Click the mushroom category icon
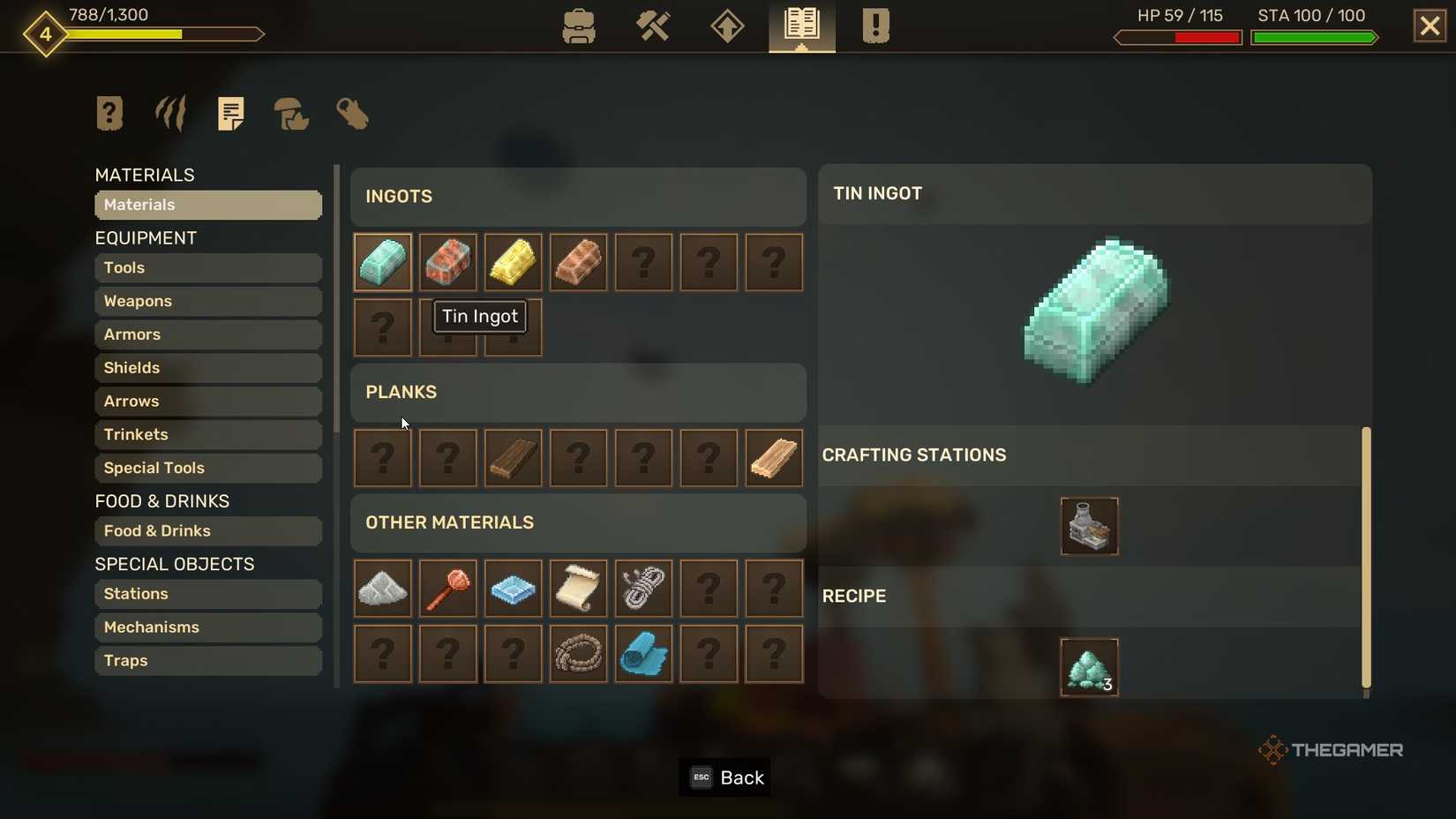Screen dimensions: 1456x819 point(290,113)
